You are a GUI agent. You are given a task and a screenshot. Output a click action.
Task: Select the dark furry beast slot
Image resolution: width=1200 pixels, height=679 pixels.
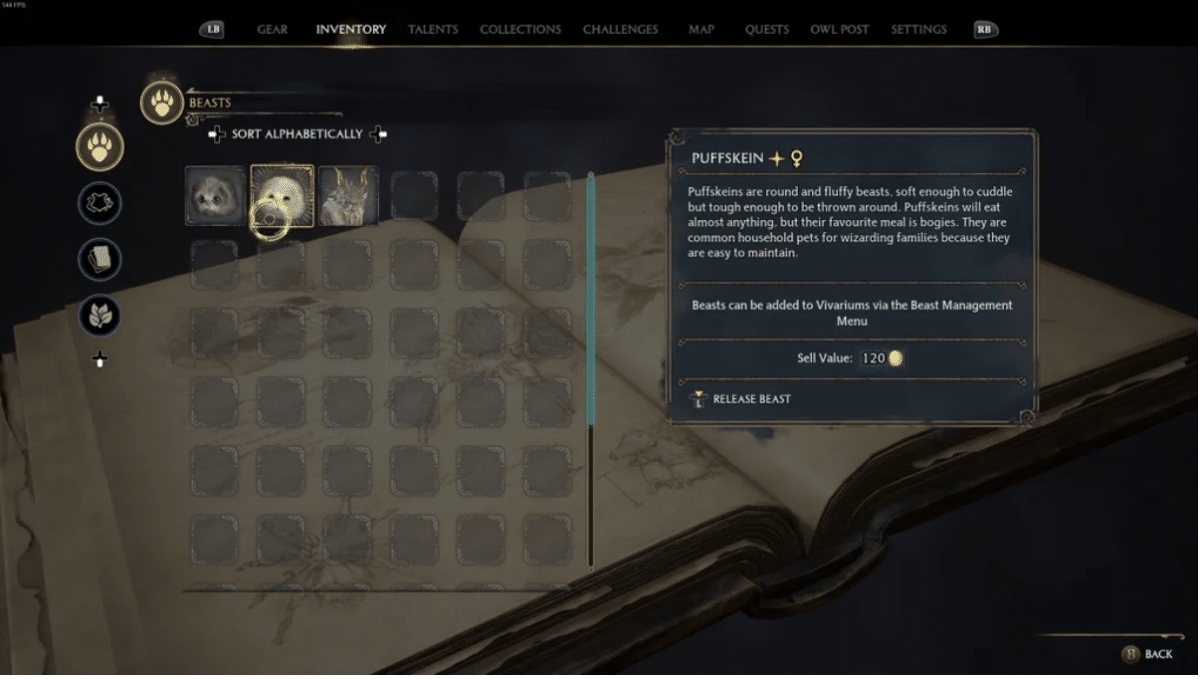pyautogui.click(x=215, y=196)
